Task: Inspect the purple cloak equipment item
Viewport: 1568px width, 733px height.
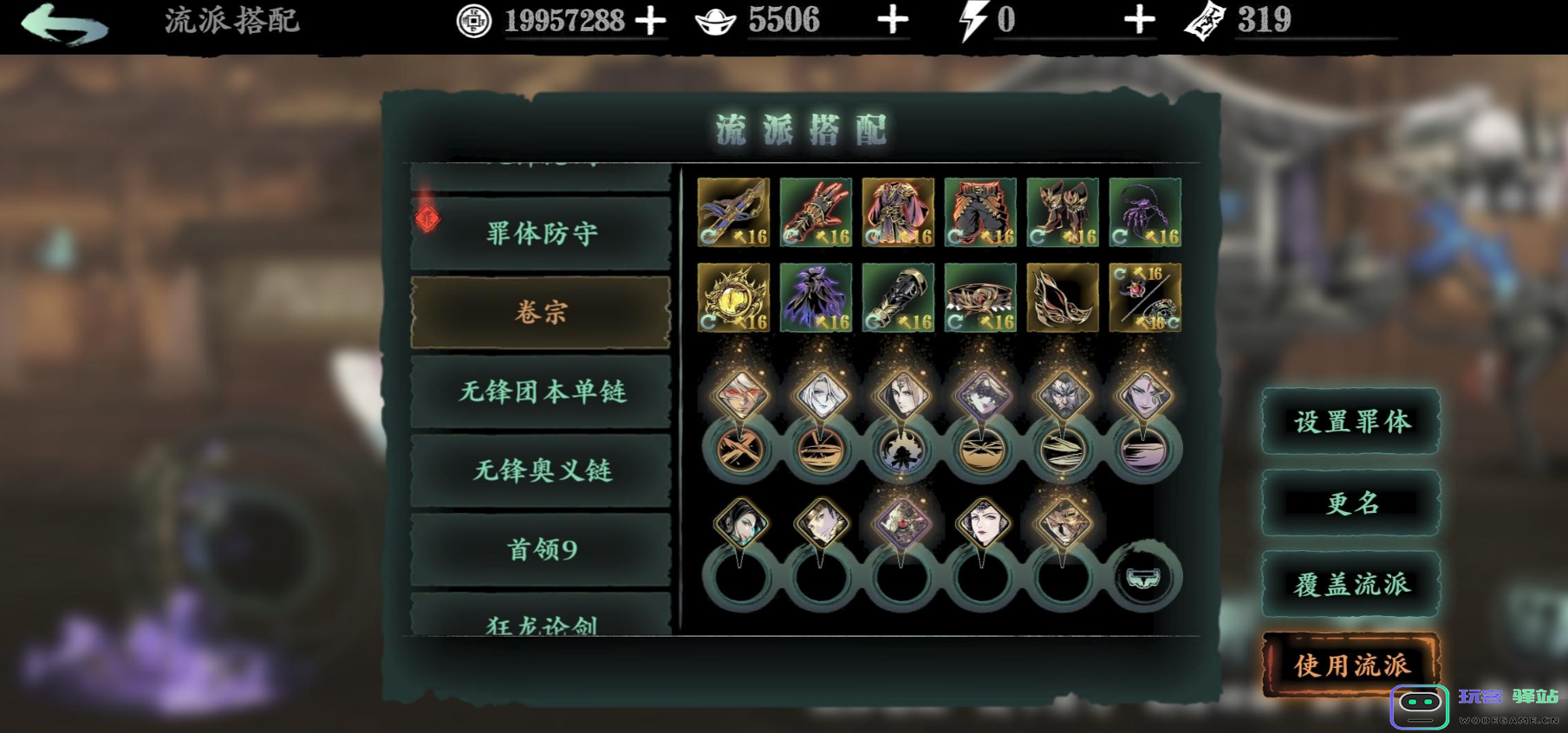Action: click(x=815, y=297)
